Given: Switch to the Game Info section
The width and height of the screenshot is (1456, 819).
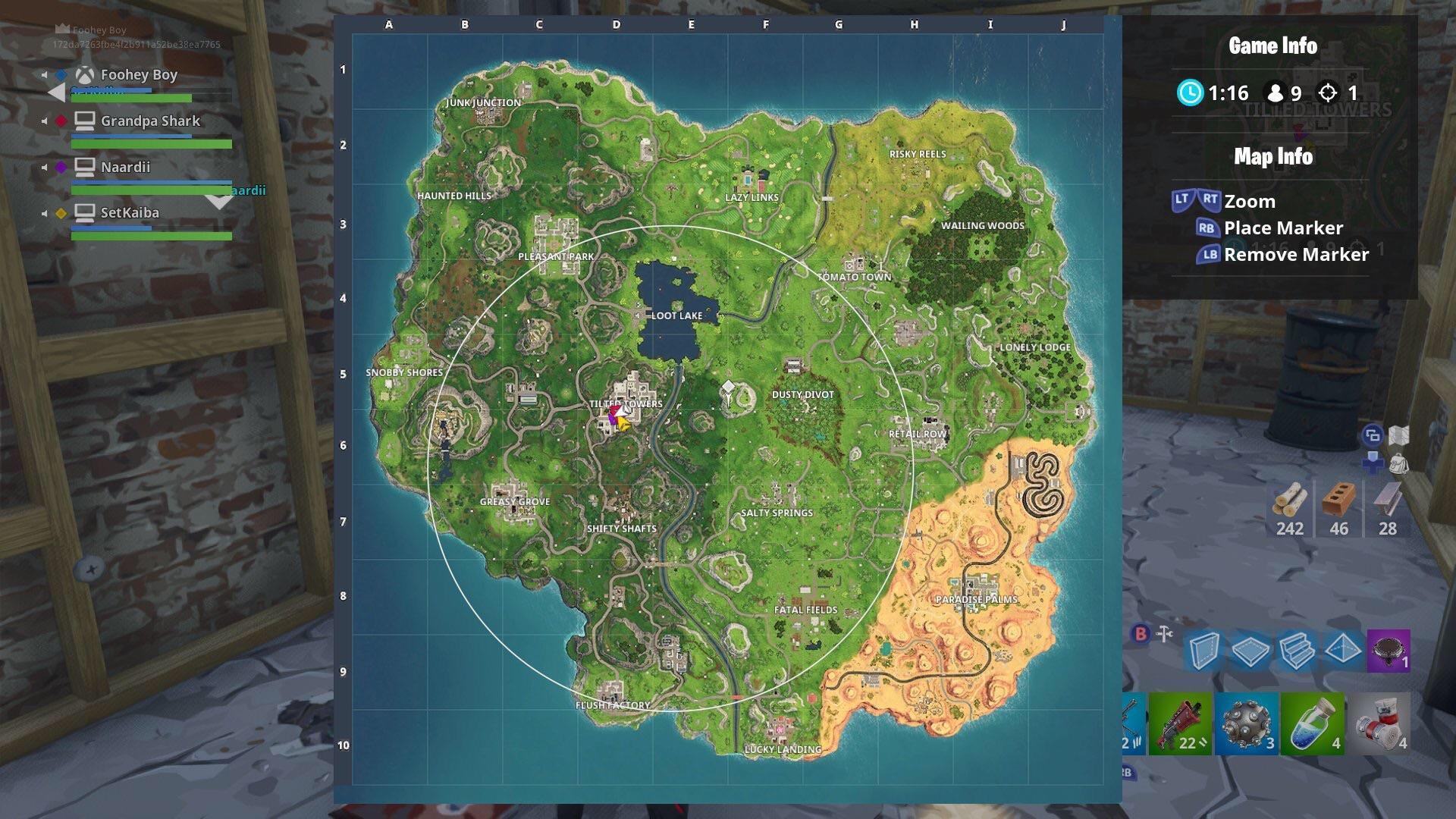Looking at the screenshot, I should (x=1272, y=45).
